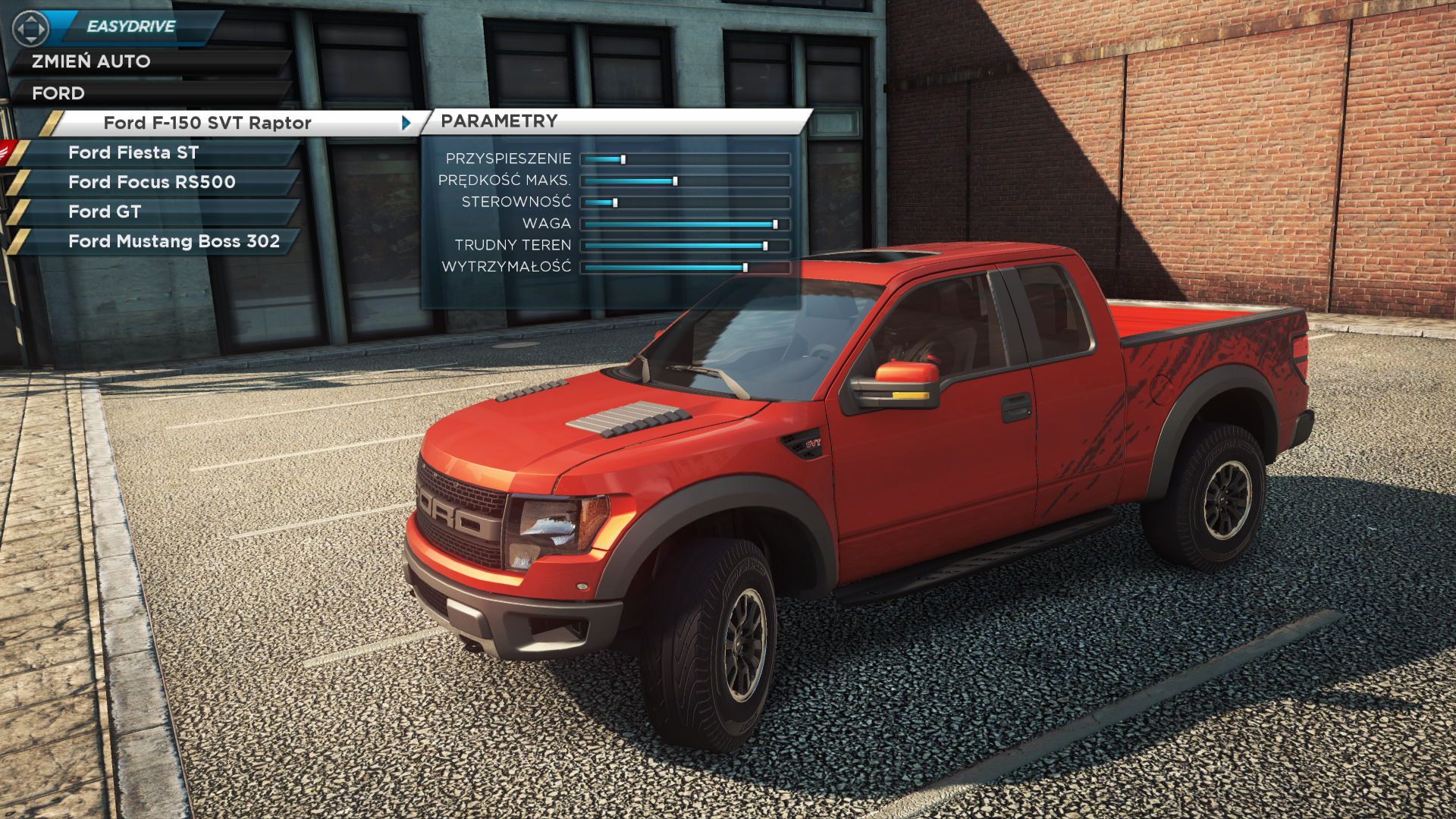The image size is (1456, 819).
Task: Choose the Ford Mustang Boss 302
Action: [x=174, y=241]
